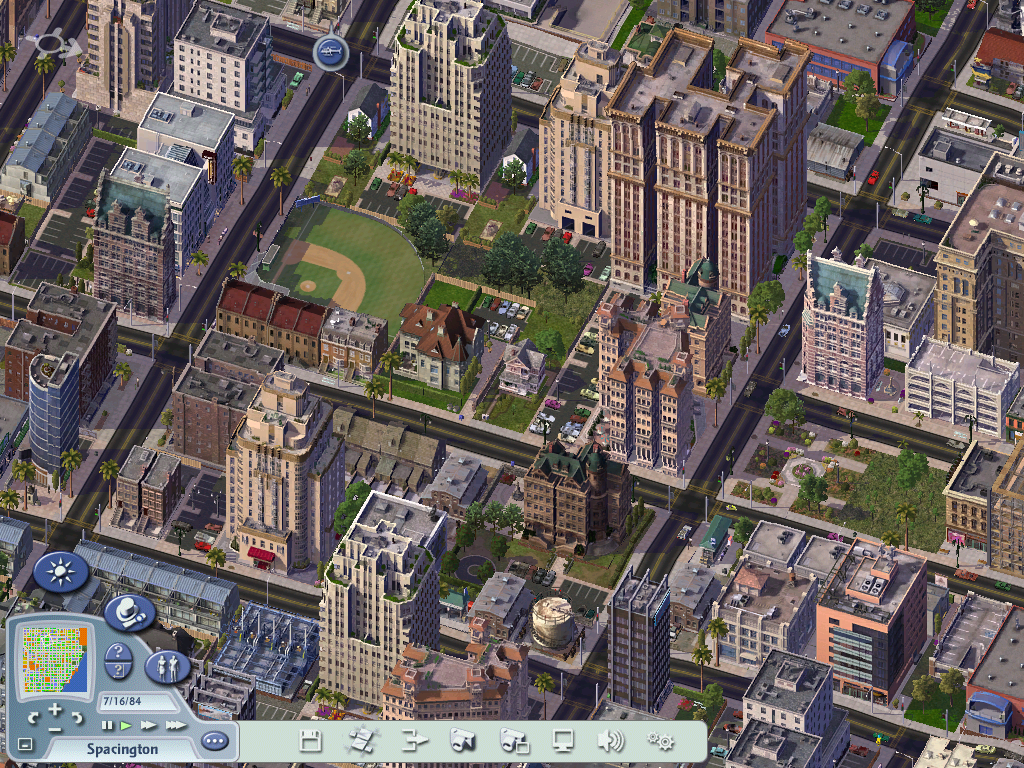
Task: Save the city with the floppy disk icon
Action: (310, 741)
